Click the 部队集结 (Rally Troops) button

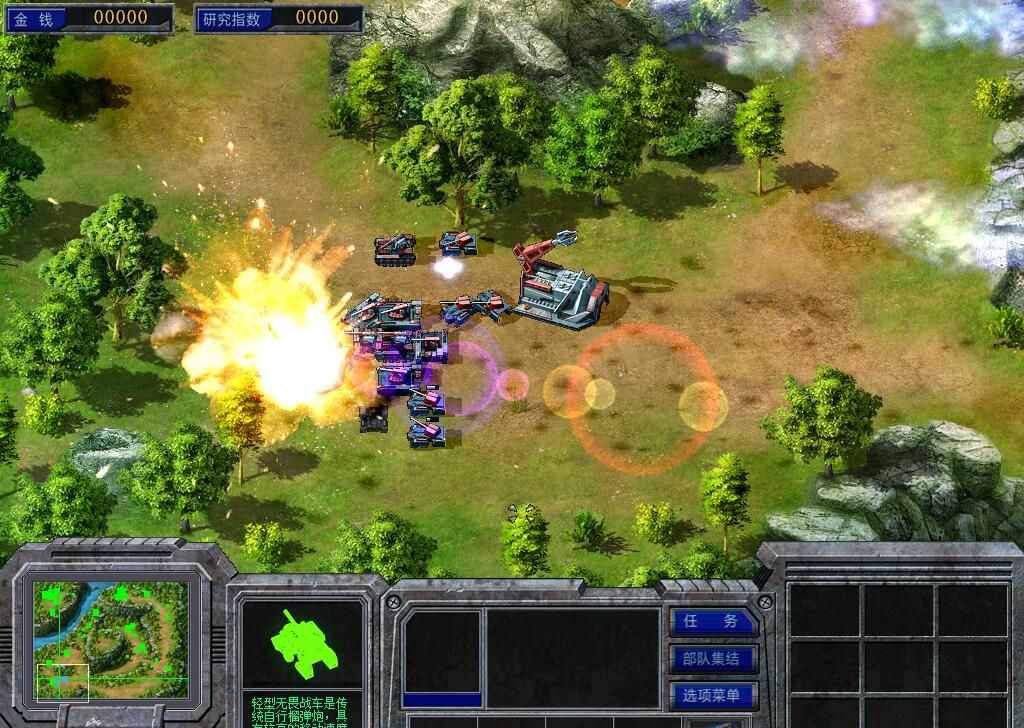coord(714,659)
